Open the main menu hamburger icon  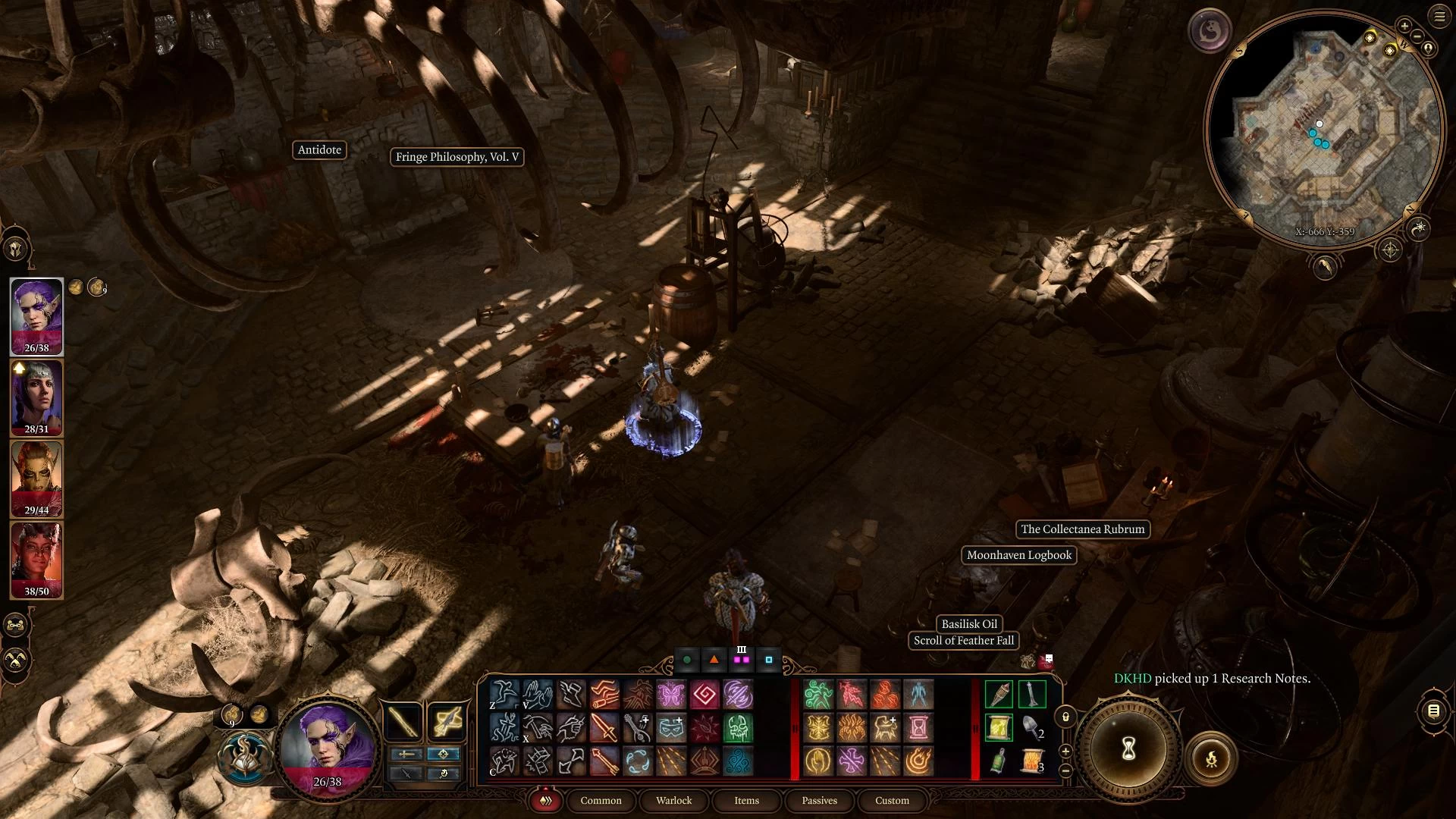1439,17
